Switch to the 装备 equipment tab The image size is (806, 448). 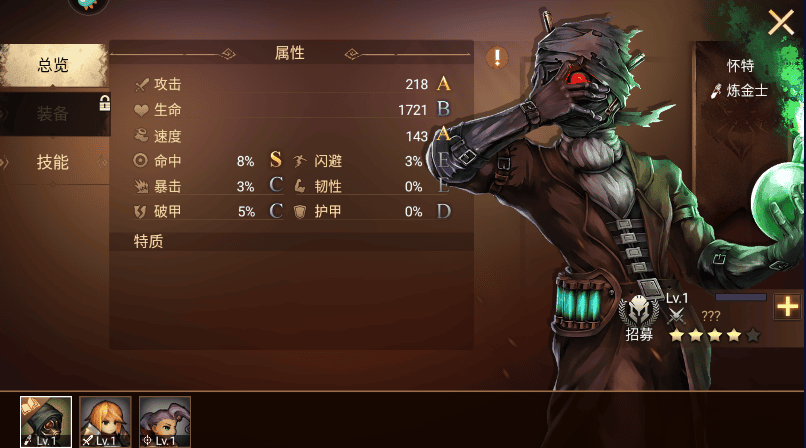click(53, 114)
